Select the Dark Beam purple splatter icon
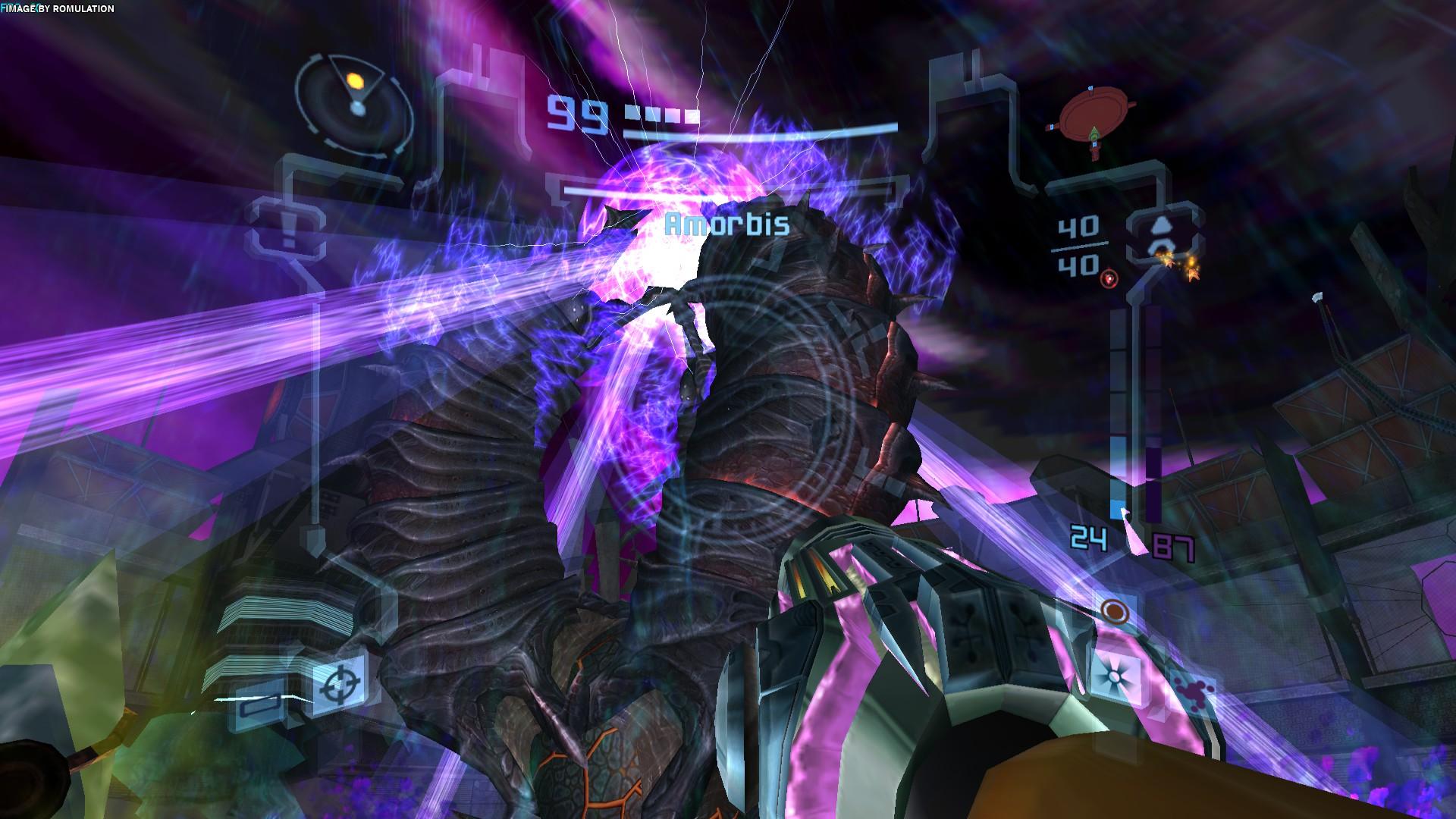This screenshot has width=1456, height=819. pos(1193,692)
